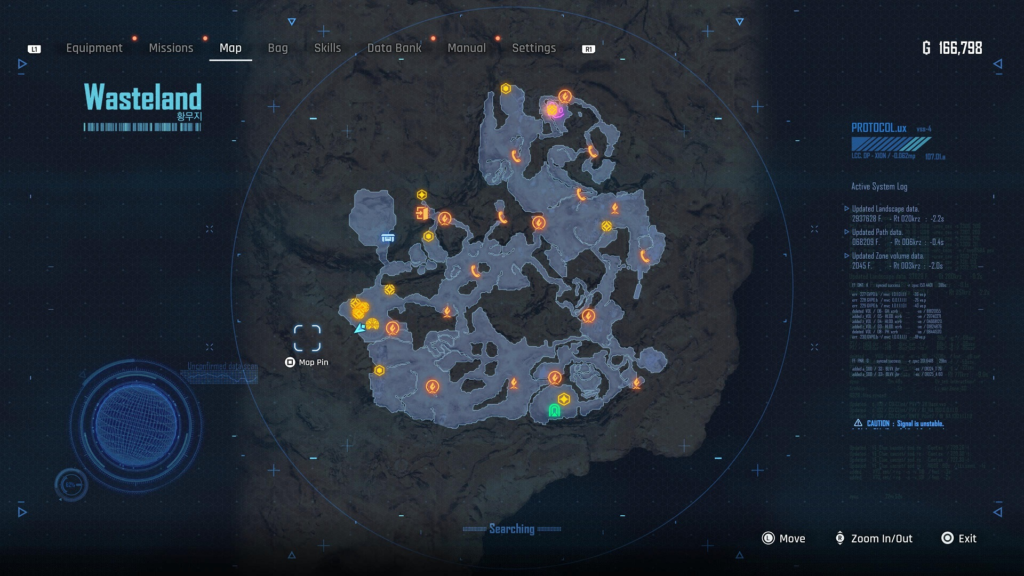The height and width of the screenshot is (576, 1024).
Task: Go to the Bag tab
Action: click(x=278, y=48)
